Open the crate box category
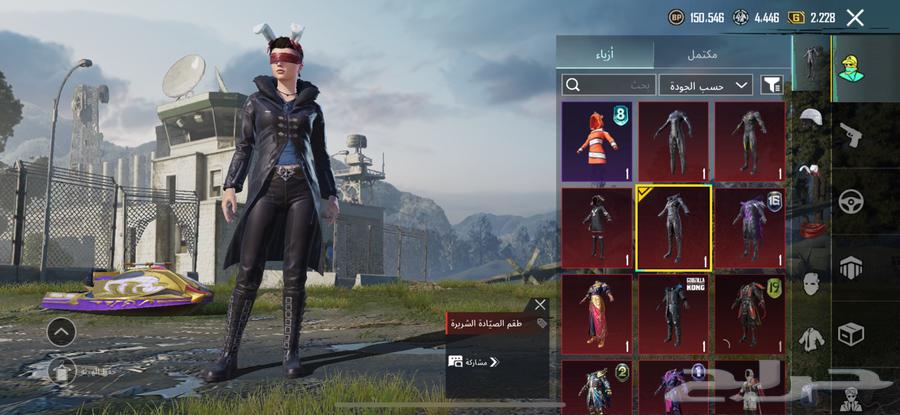900x415 pixels. coord(852,333)
